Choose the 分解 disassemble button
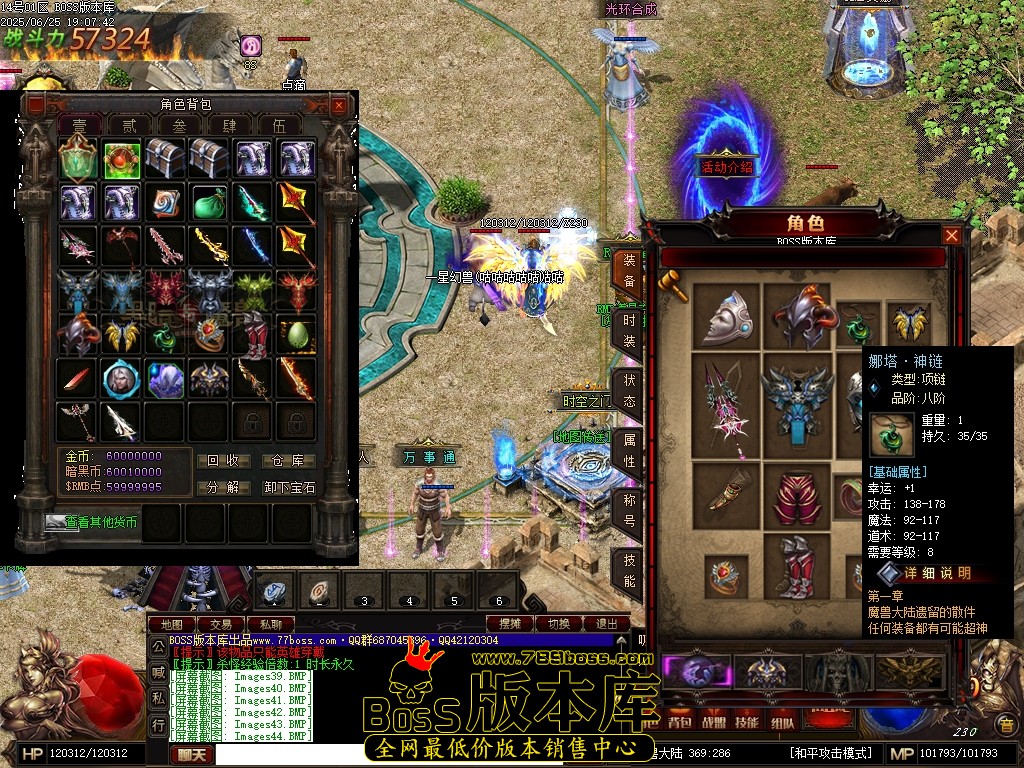Viewport: 1024px width, 768px height. [223, 487]
